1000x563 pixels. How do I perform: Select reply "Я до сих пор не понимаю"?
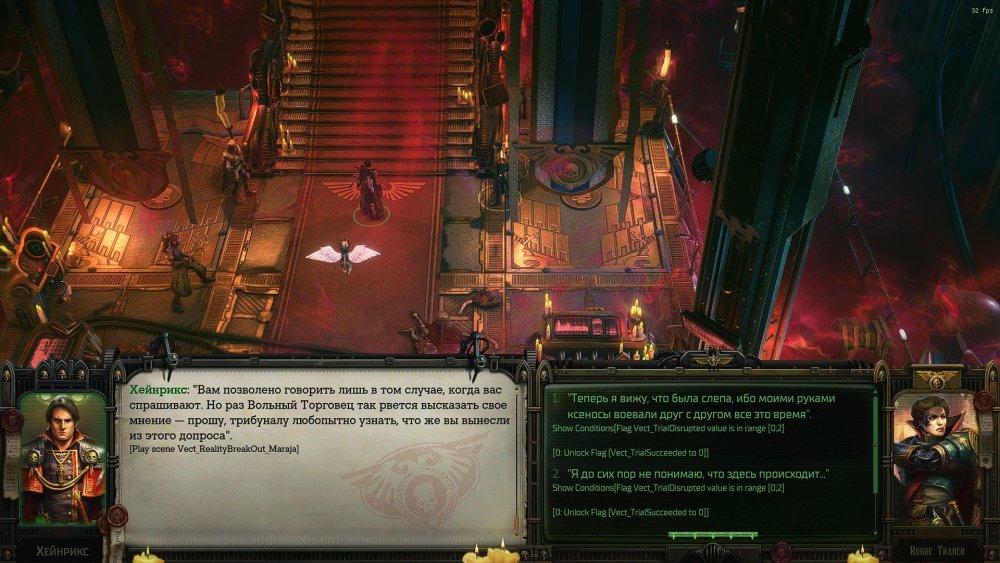698,473
